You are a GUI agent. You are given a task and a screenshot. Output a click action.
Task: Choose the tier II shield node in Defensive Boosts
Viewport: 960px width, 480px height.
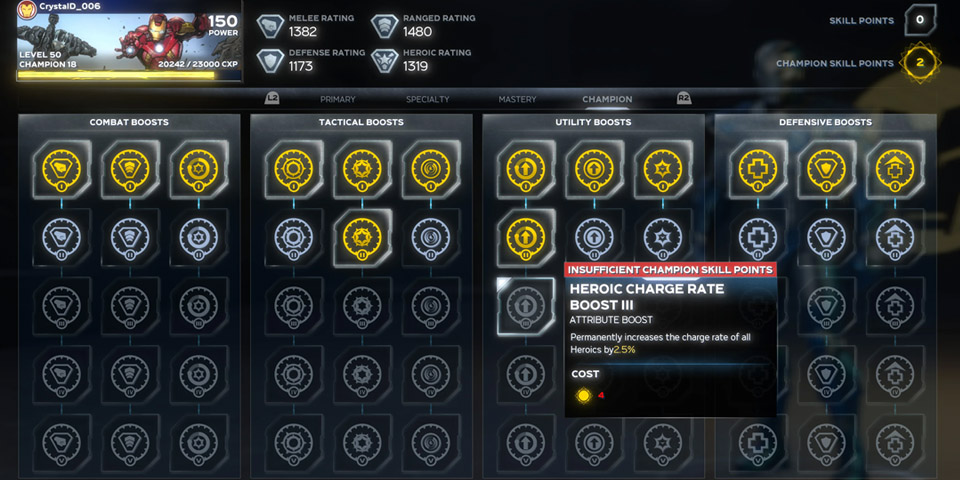click(x=826, y=237)
